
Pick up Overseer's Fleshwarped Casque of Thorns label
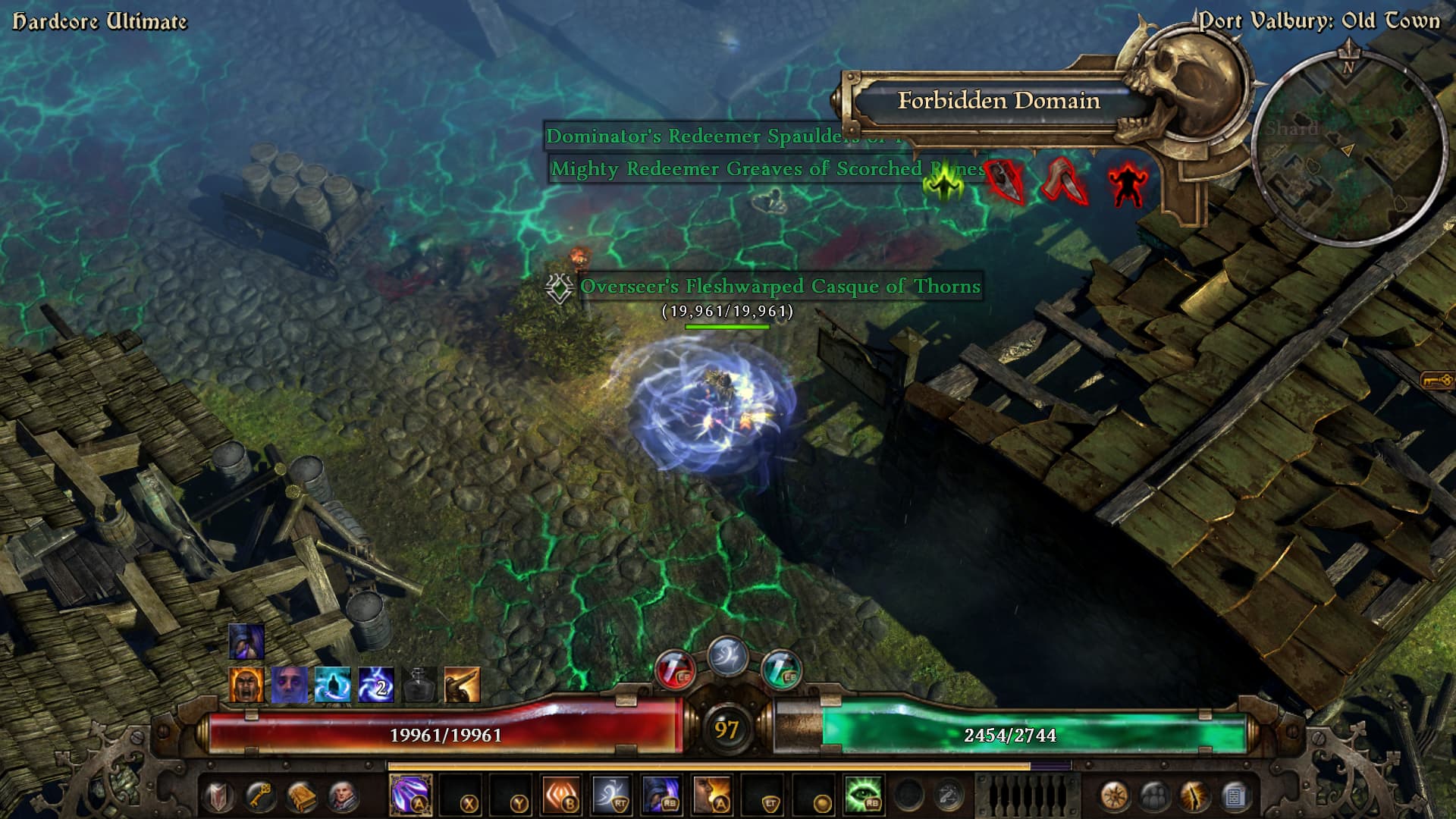pyautogui.click(x=780, y=287)
